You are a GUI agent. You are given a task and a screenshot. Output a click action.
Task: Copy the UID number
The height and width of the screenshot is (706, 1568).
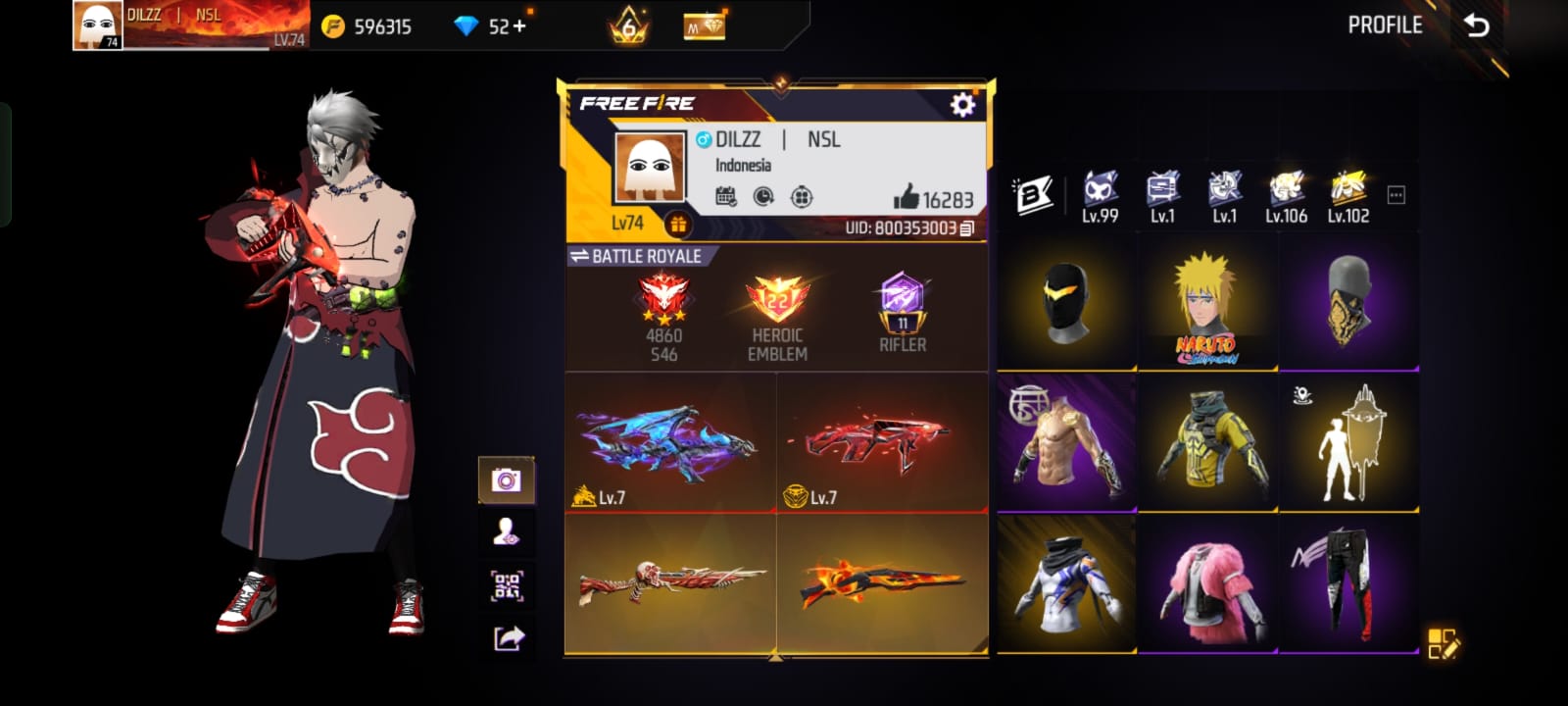(967, 228)
